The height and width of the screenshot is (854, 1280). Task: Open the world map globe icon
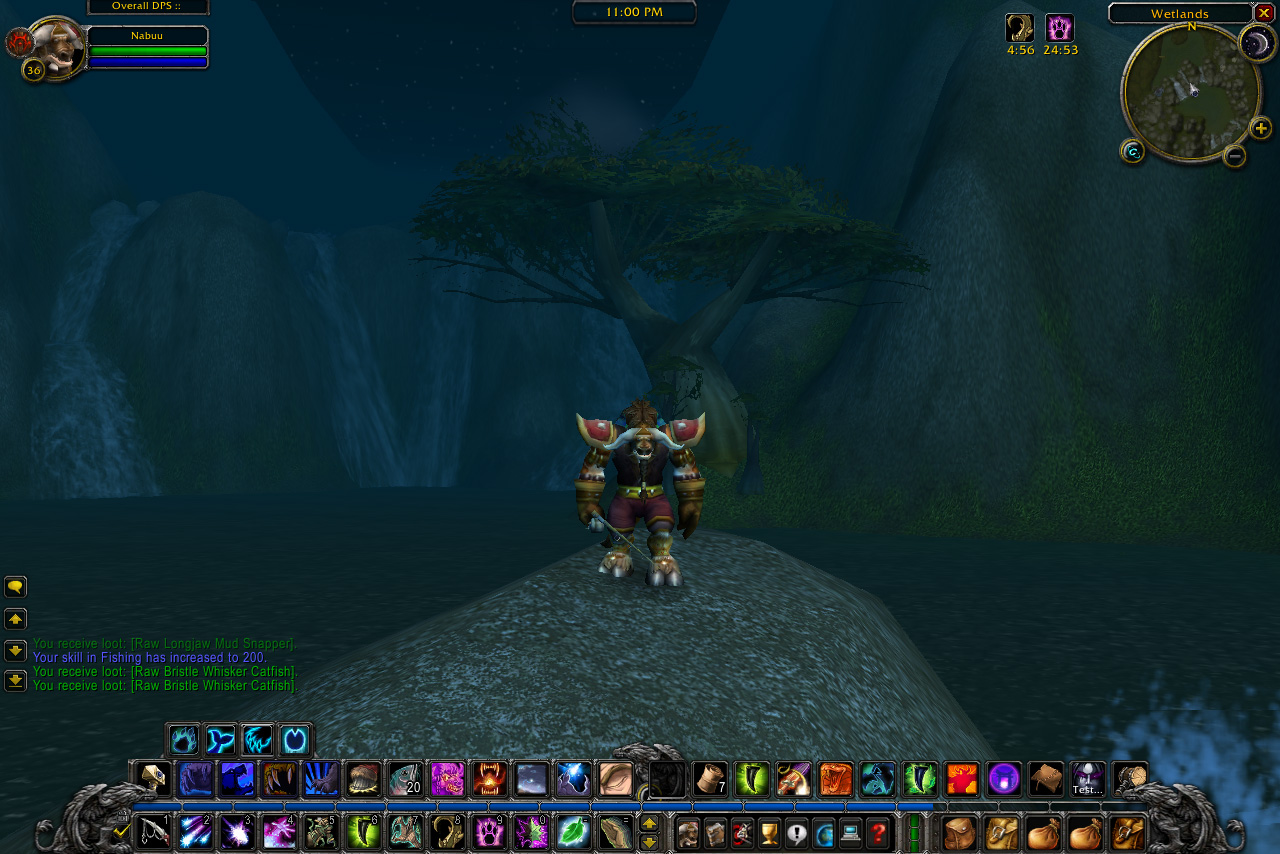(823, 832)
